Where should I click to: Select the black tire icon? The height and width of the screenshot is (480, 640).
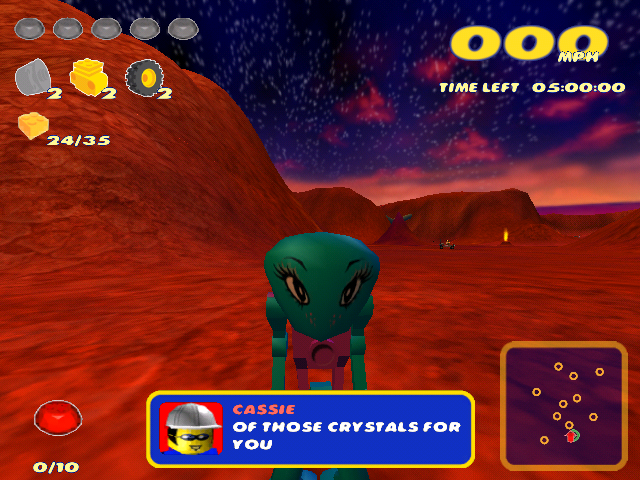pos(145,77)
